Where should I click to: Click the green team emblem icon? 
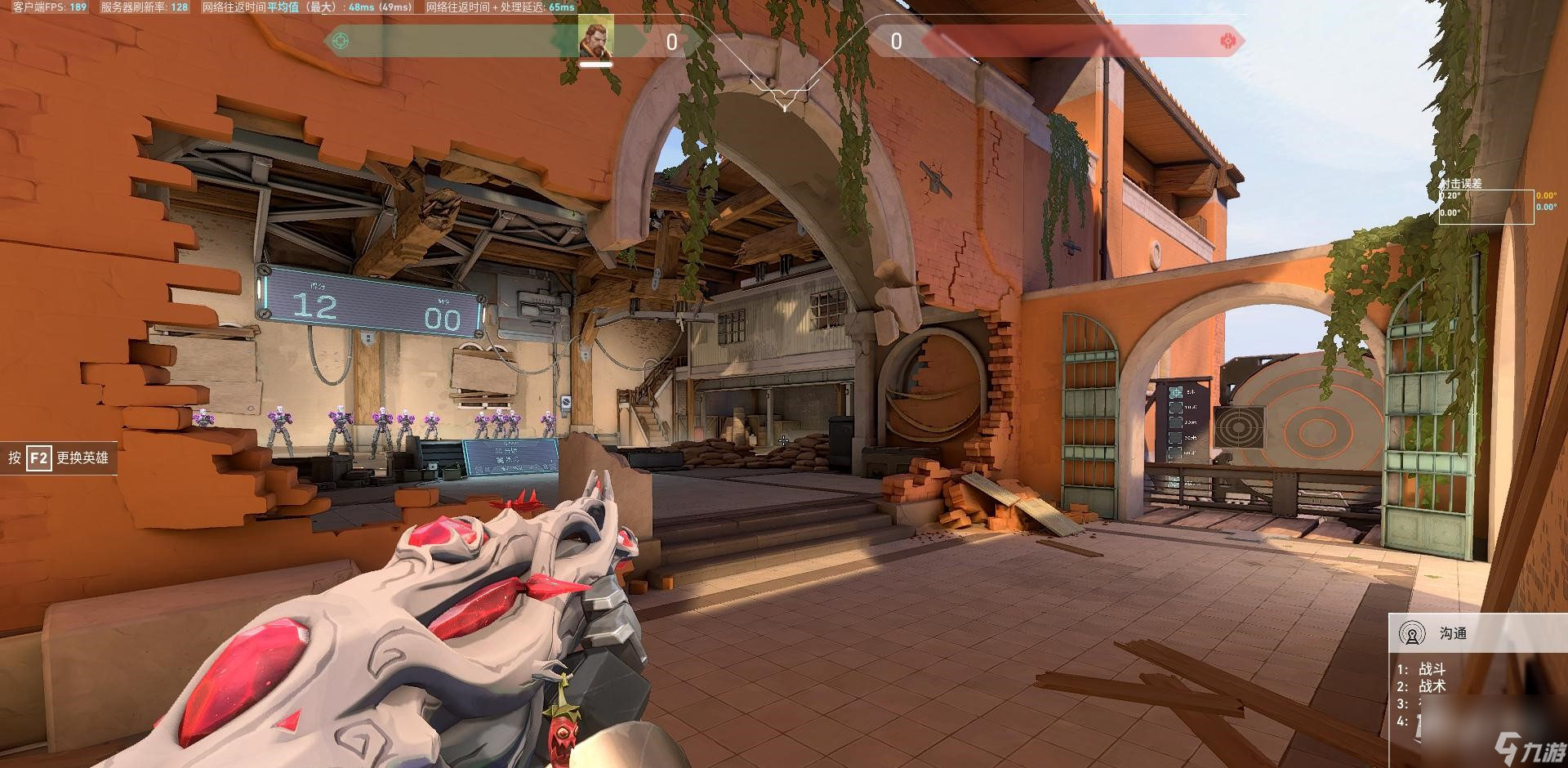341,41
